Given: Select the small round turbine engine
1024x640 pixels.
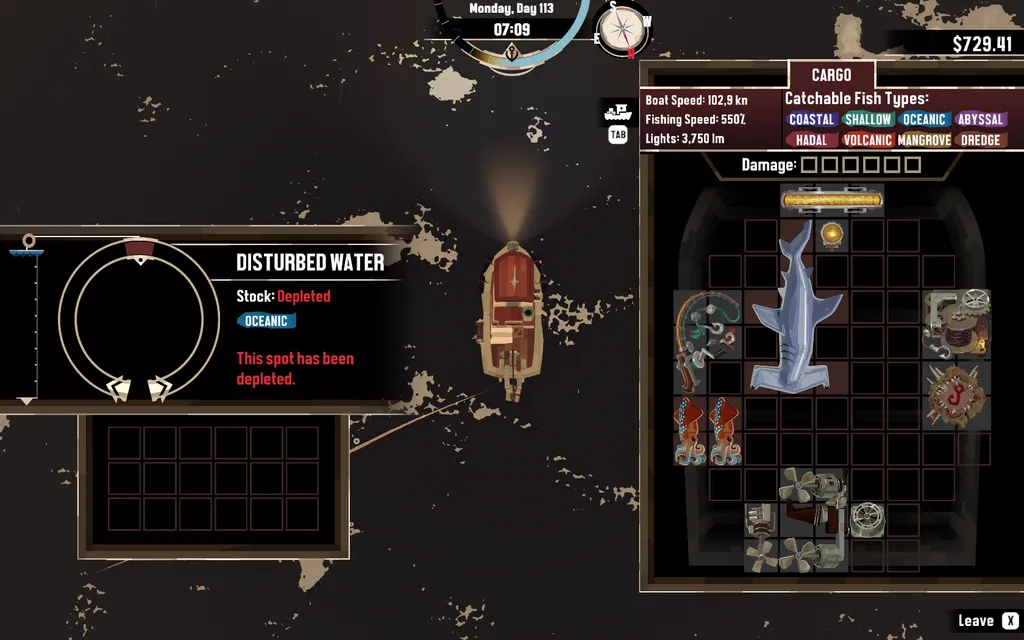Looking at the screenshot, I should point(866,519).
